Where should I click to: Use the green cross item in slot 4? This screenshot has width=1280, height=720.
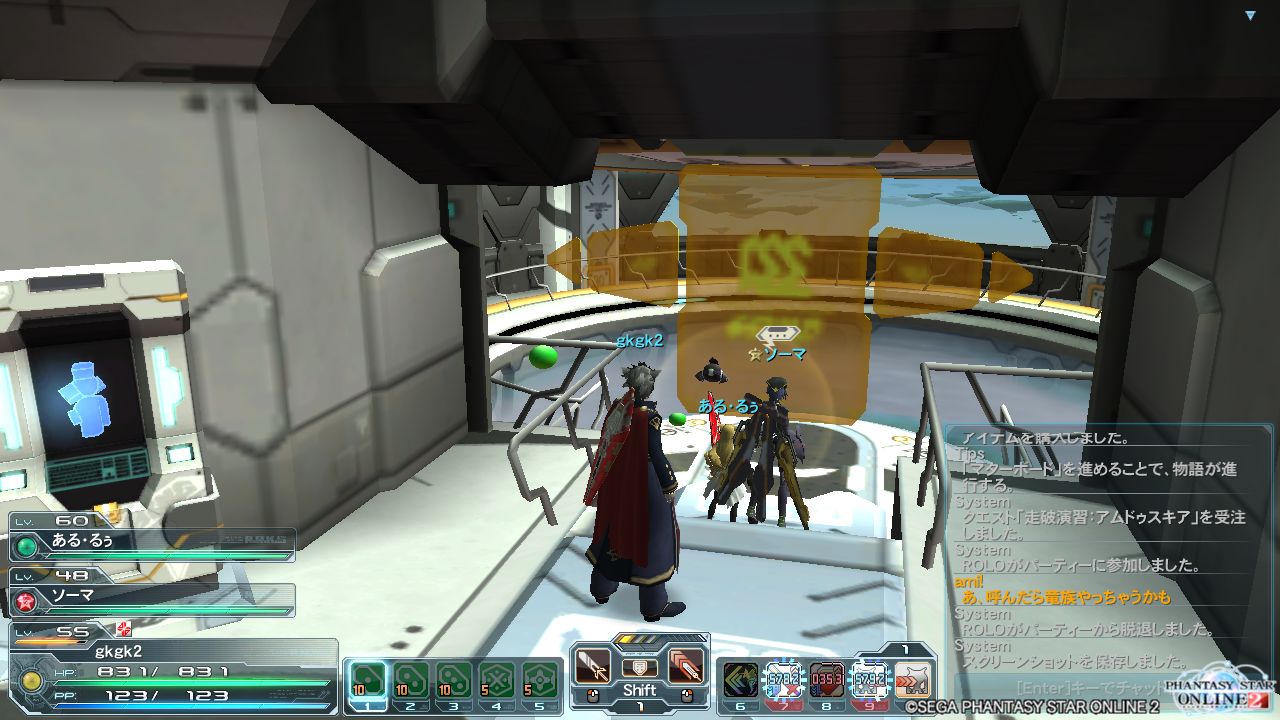pos(497,681)
